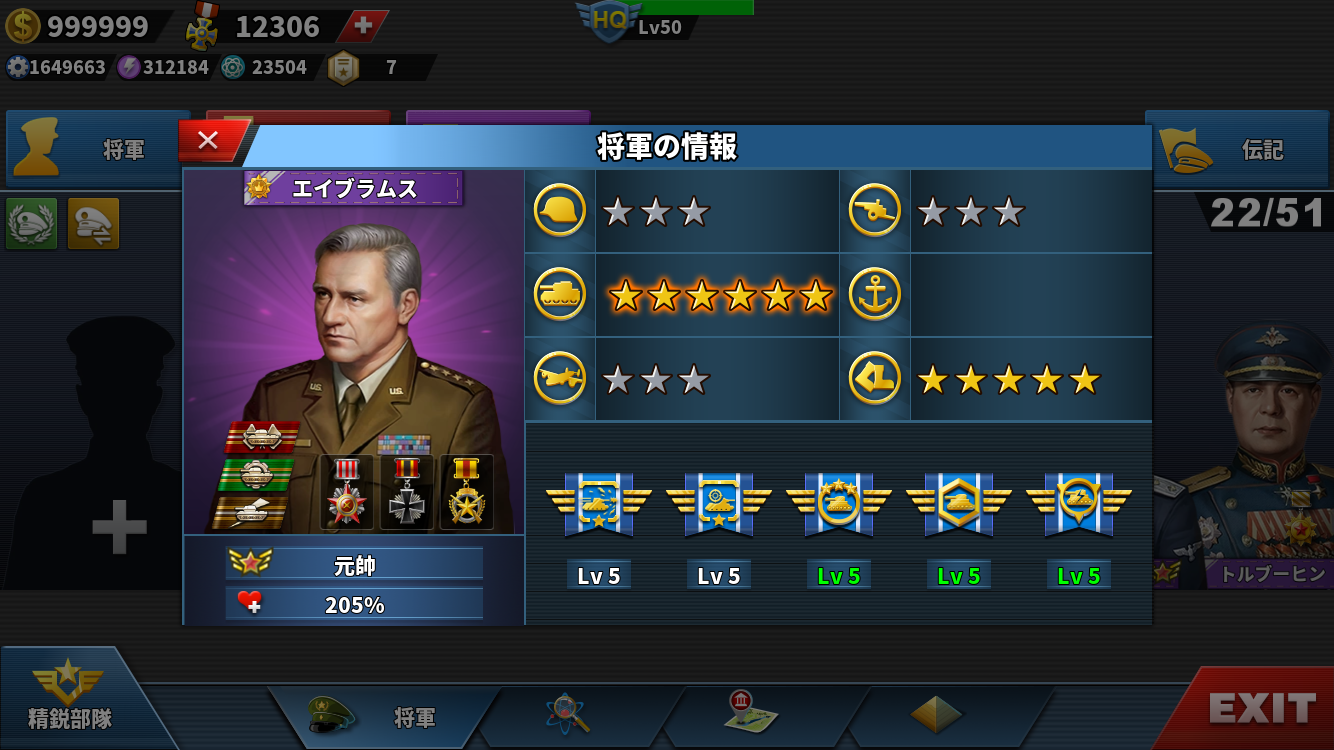Image resolution: width=1334 pixels, height=750 pixels.
Task: Switch to the 将軍 bottom navigation tab
Action: (x=385, y=717)
